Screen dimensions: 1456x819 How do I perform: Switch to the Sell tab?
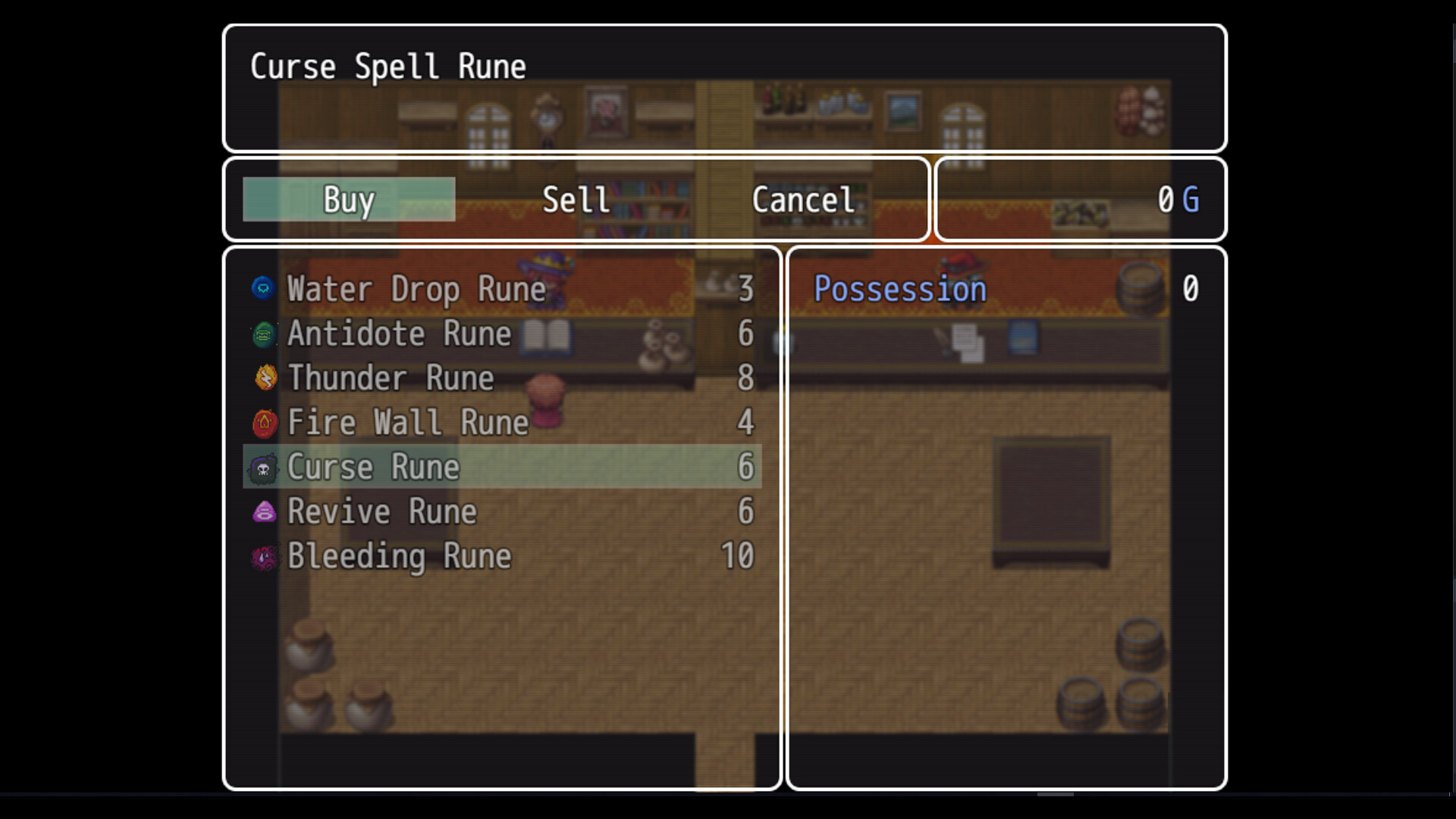pos(574,199)
